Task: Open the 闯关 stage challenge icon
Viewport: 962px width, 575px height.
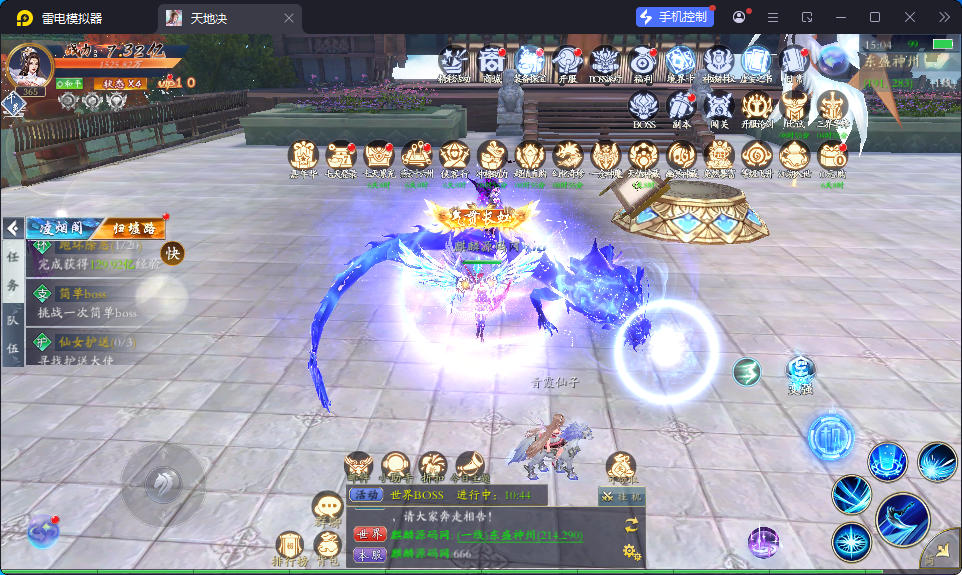Action: pos(718,107)
